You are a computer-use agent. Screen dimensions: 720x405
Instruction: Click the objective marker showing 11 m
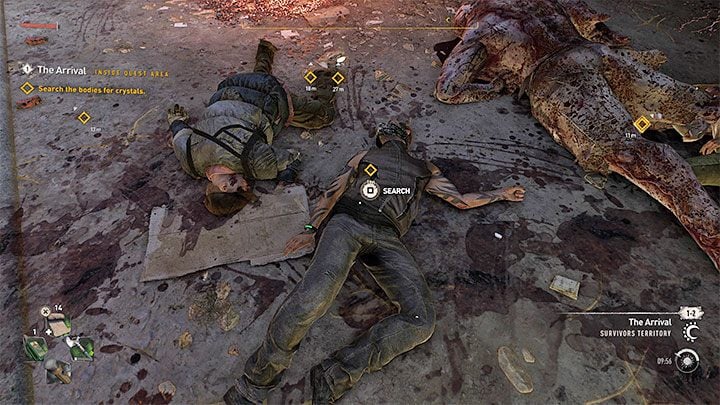click(643, 123)
